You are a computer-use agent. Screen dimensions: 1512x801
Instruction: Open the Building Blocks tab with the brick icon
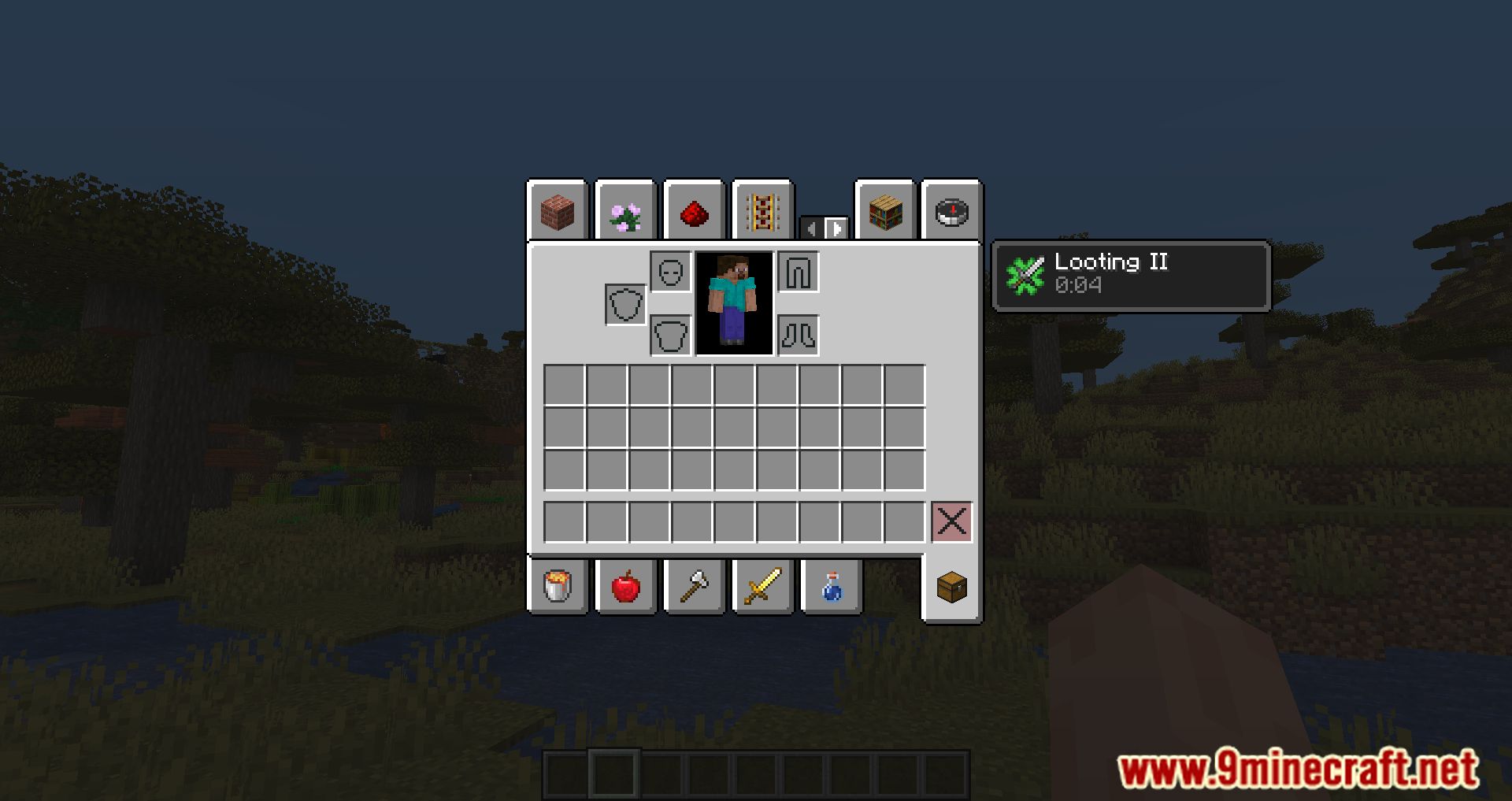click(558, 211)
